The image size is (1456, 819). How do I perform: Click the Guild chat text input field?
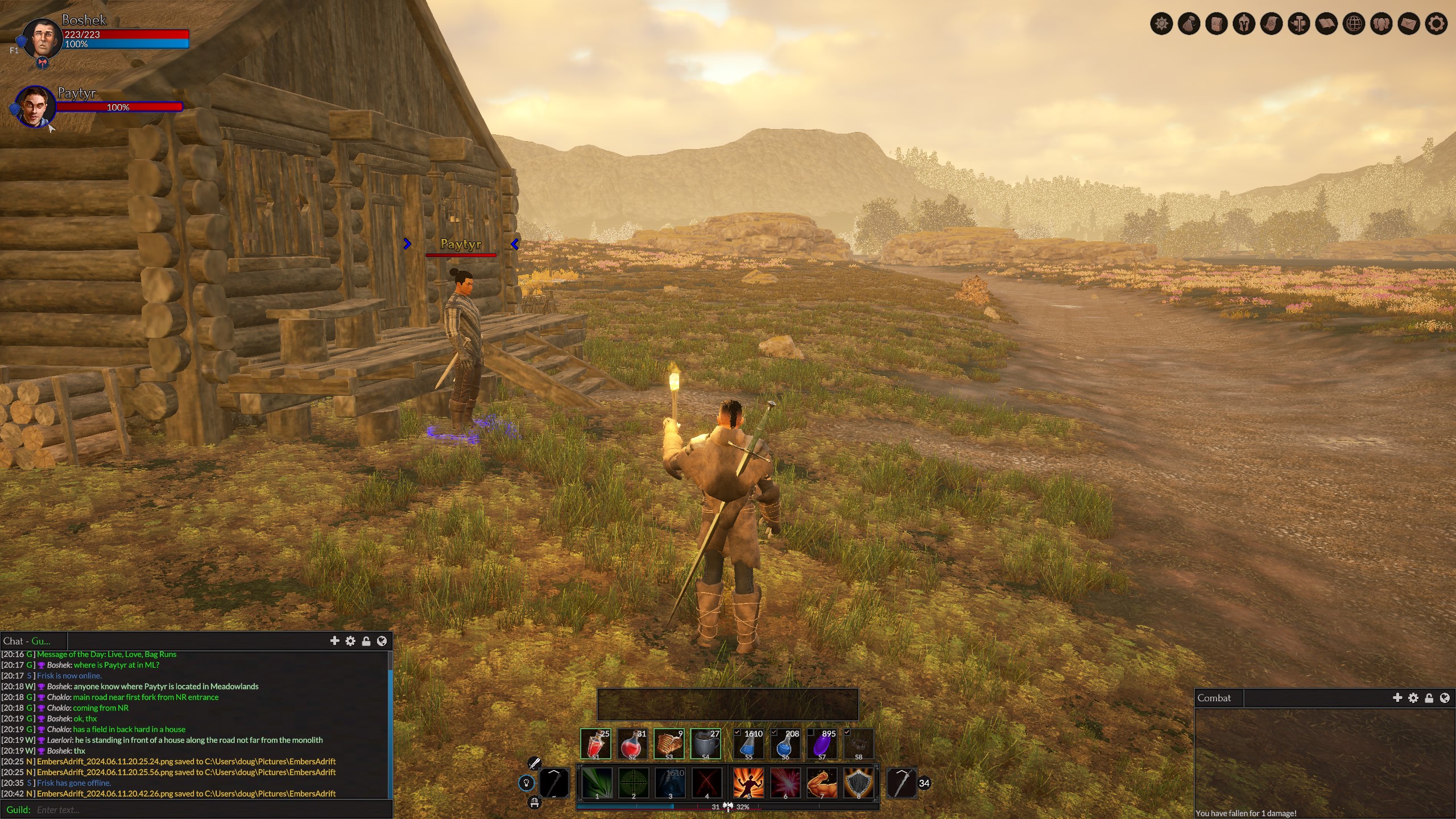click(x=210, y=809)
